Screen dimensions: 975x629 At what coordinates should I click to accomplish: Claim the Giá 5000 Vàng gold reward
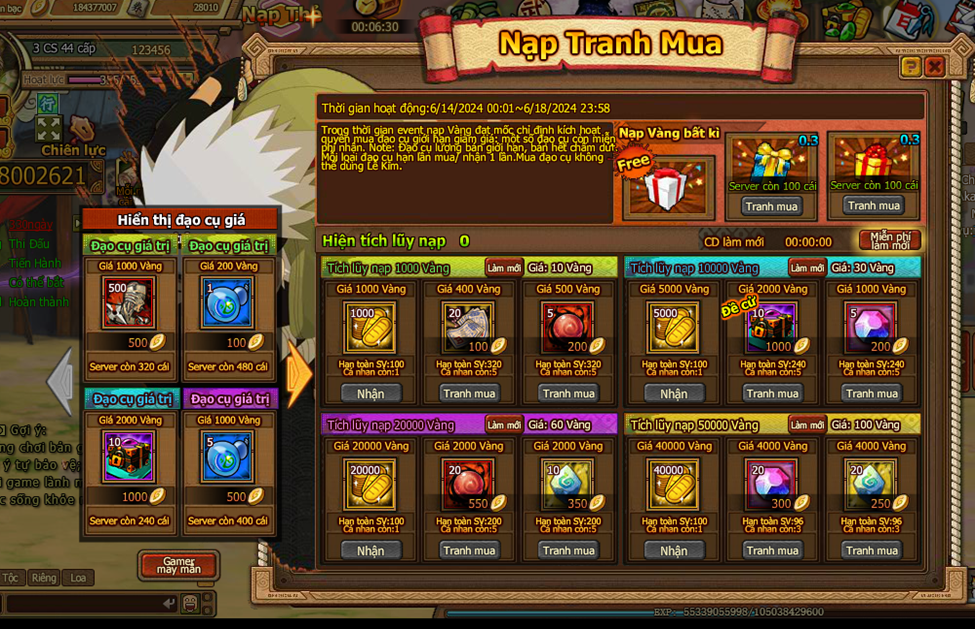pyautogui.click(x=673, y=393)
